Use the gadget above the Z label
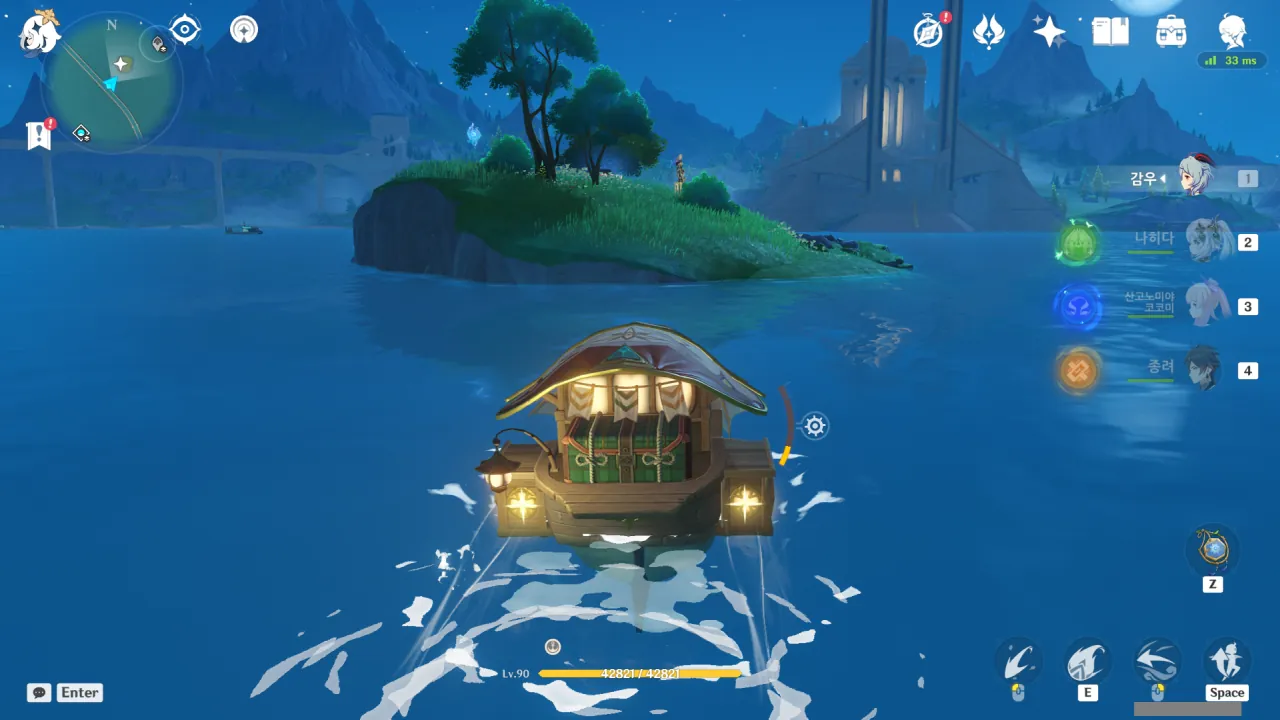 1212,550
